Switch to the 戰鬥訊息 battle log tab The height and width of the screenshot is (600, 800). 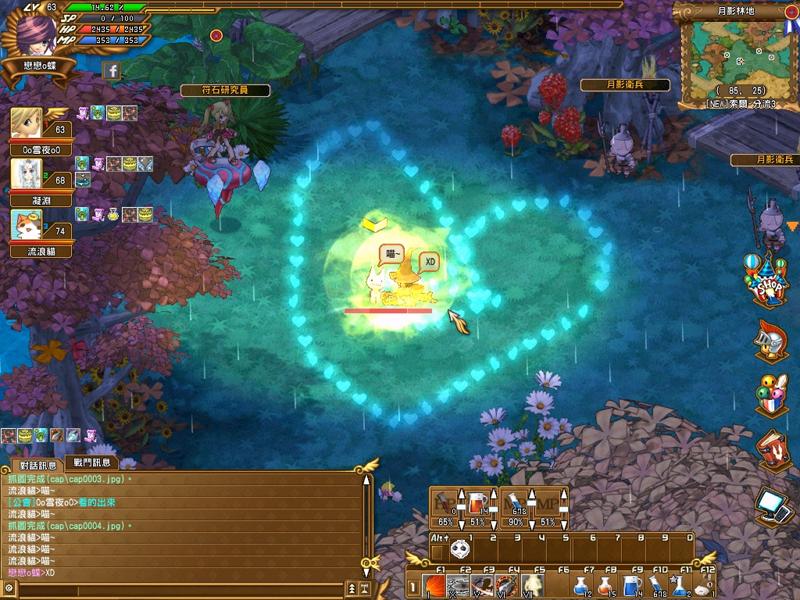(93, 463)
